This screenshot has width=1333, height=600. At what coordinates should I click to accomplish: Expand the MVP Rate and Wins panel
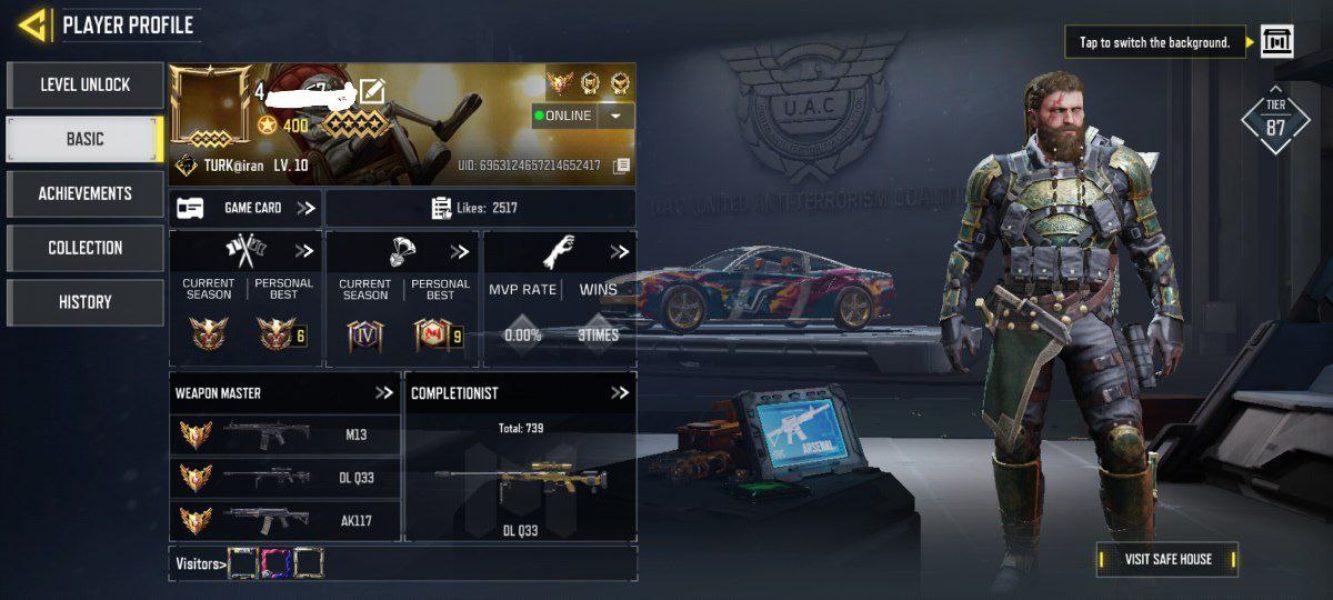619,252
